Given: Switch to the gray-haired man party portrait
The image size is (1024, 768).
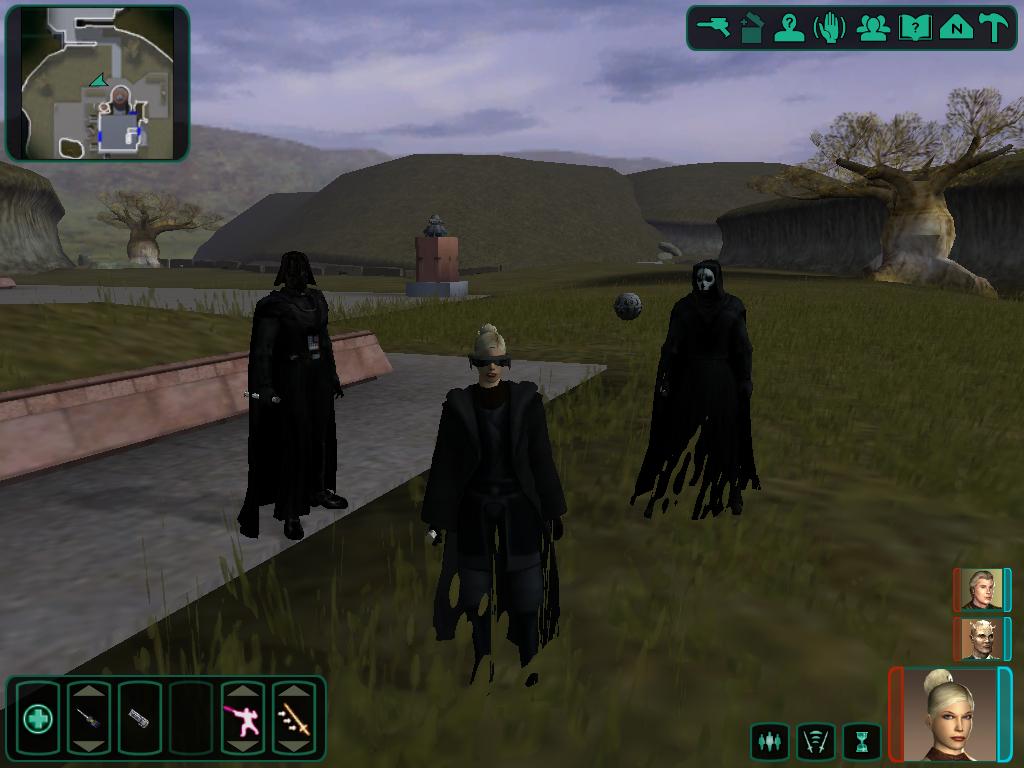Looking at the screenshot, I should 981,590.
